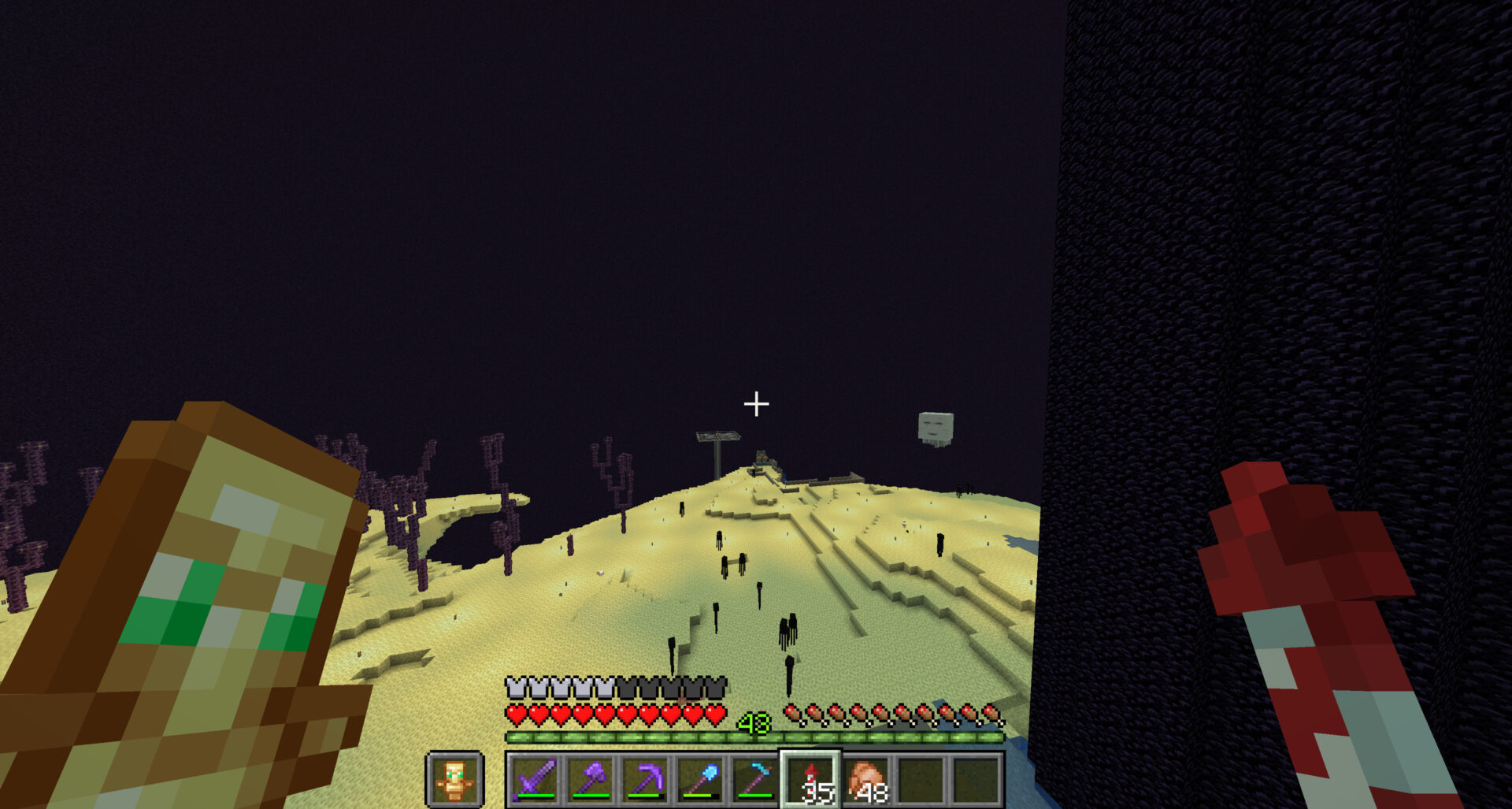
Task: Click the totem of undying offhand slot
Action: (x=454, y=779)
